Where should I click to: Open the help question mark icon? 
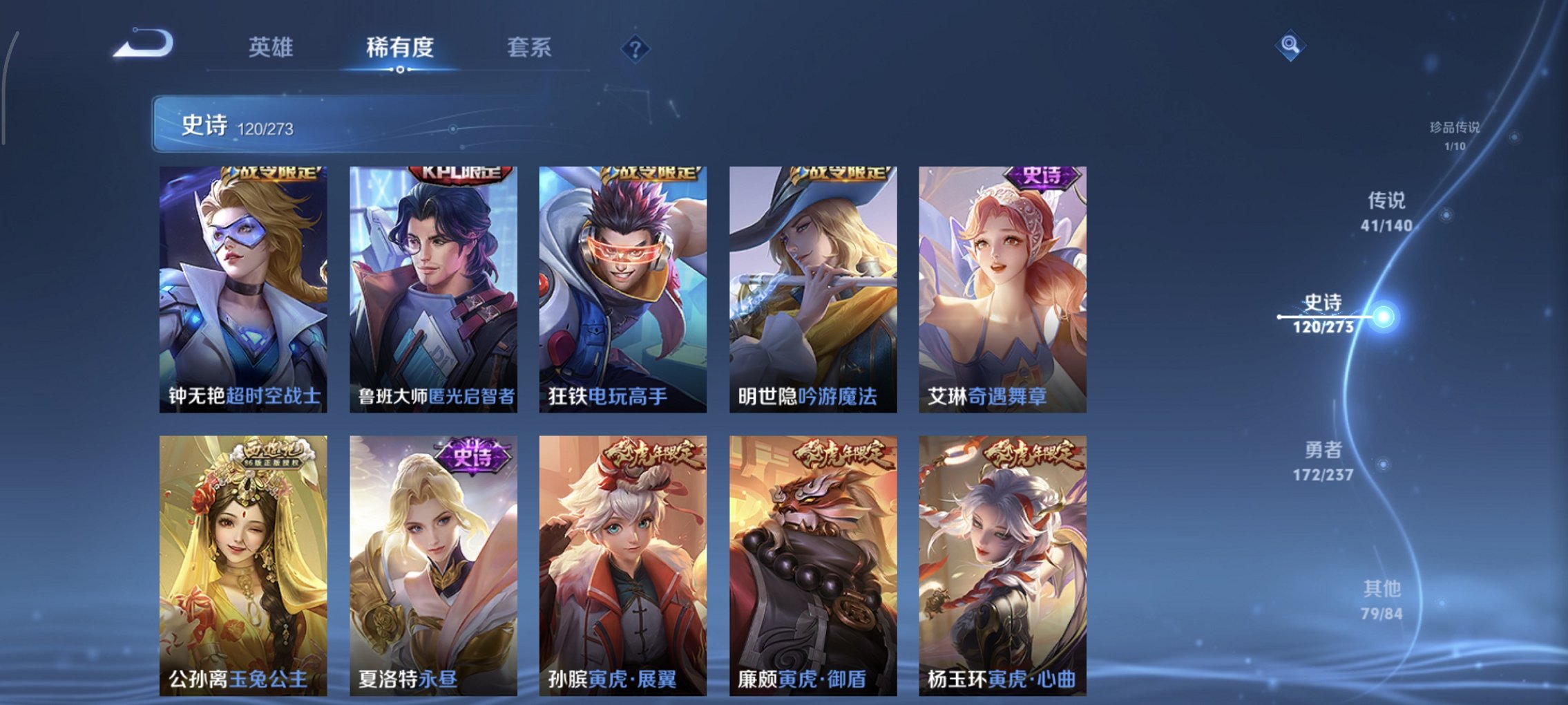[637, 48]
